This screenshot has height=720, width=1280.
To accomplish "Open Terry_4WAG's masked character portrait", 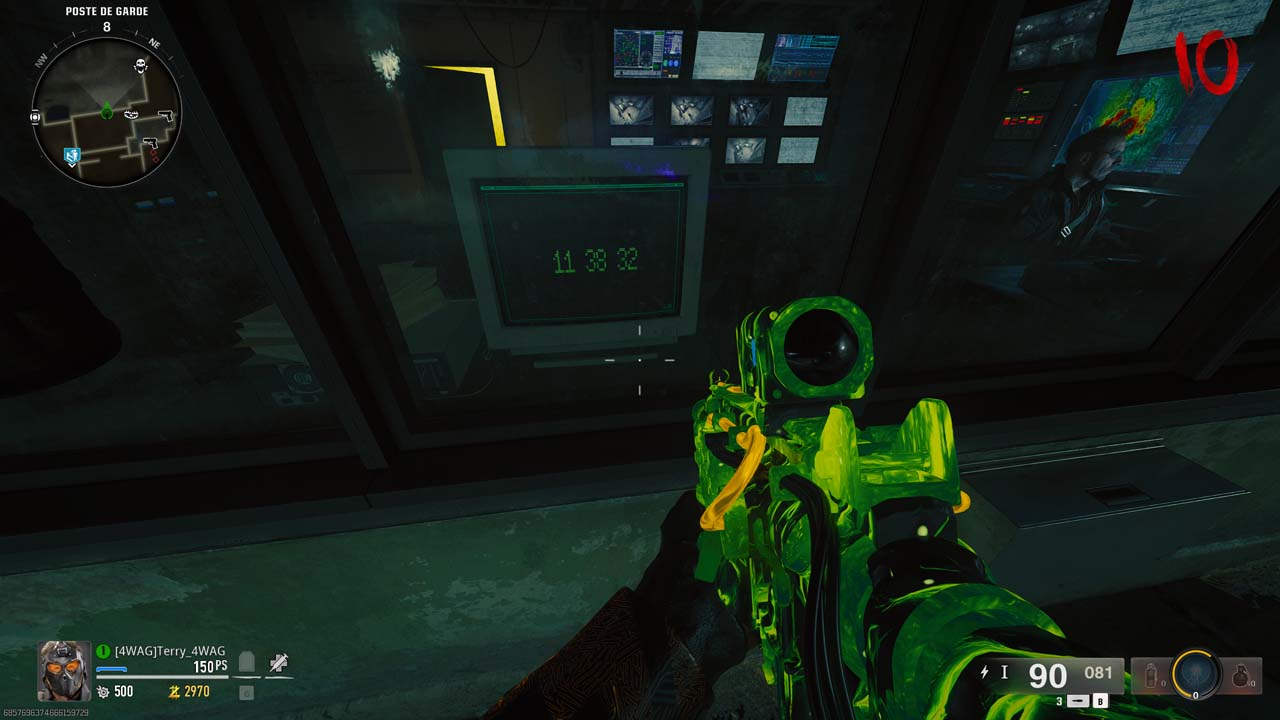I will click(64, 669).
